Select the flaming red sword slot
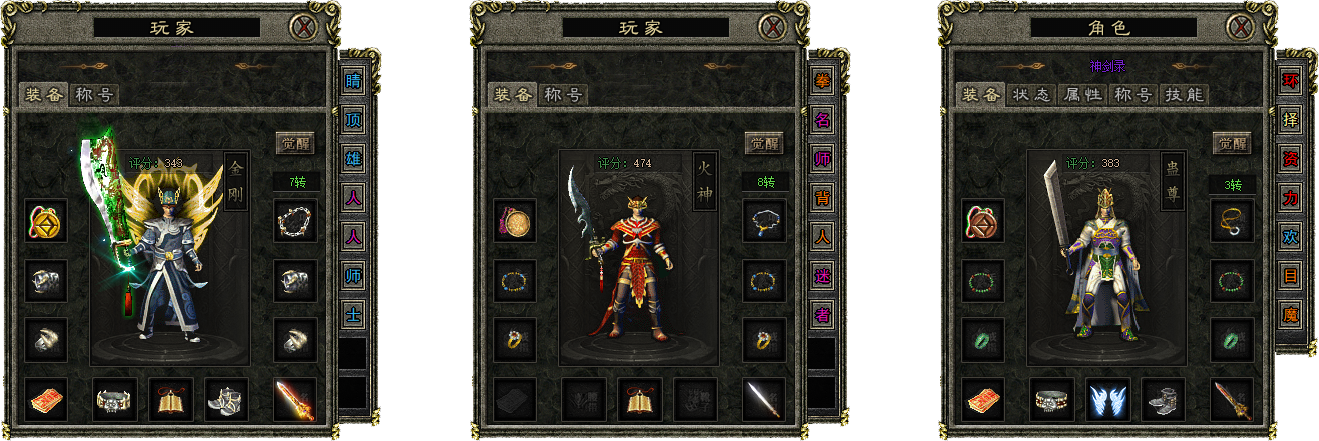 point(295,399)
